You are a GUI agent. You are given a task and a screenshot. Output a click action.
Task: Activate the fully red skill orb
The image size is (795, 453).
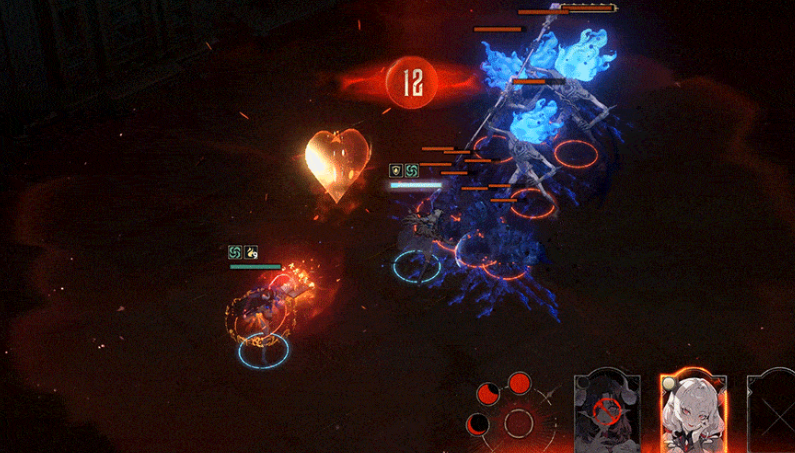[x=519, y=383]
